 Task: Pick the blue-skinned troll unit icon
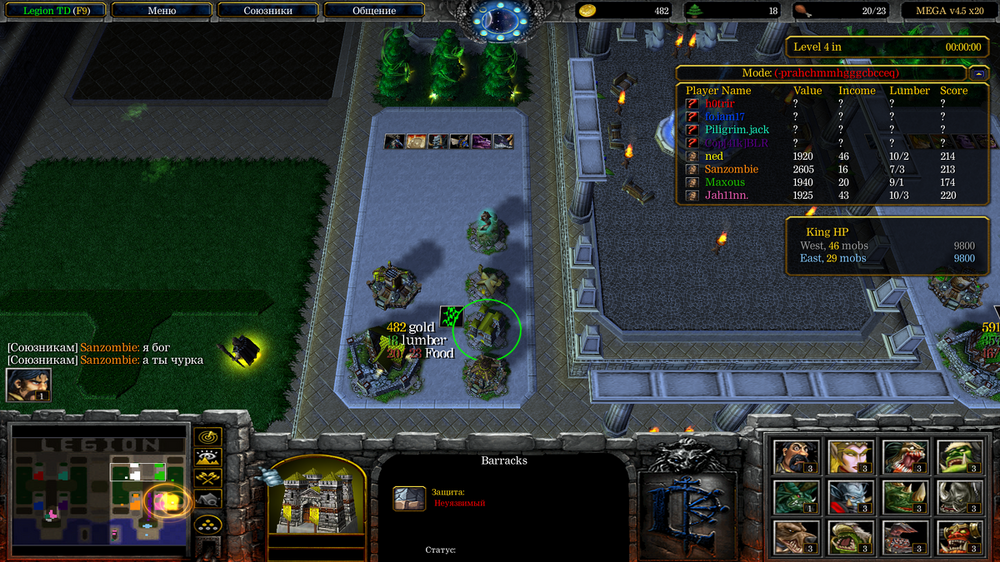[851, 497]
